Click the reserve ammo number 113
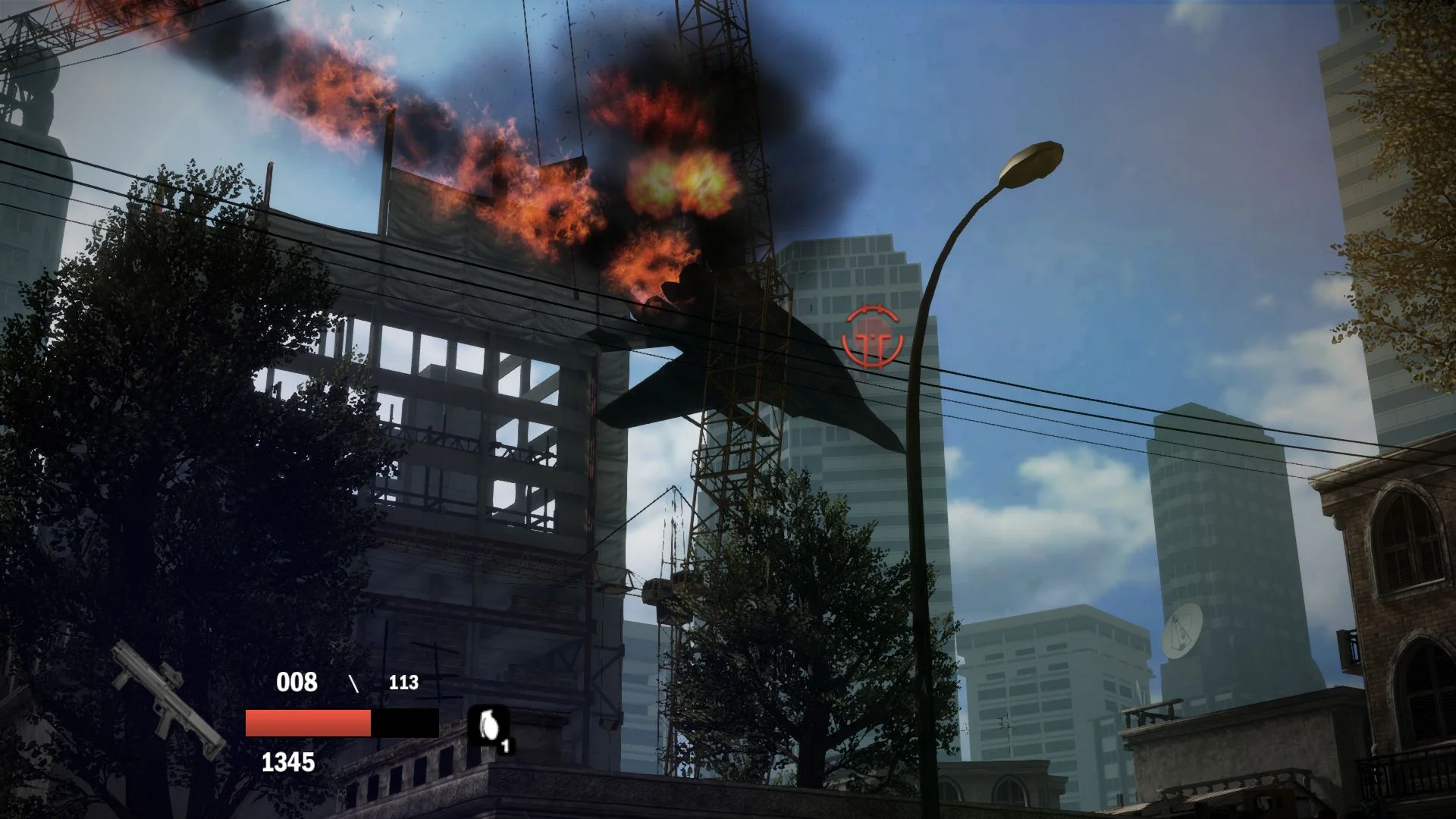The image size is (1456, 819). click(404, 682)
